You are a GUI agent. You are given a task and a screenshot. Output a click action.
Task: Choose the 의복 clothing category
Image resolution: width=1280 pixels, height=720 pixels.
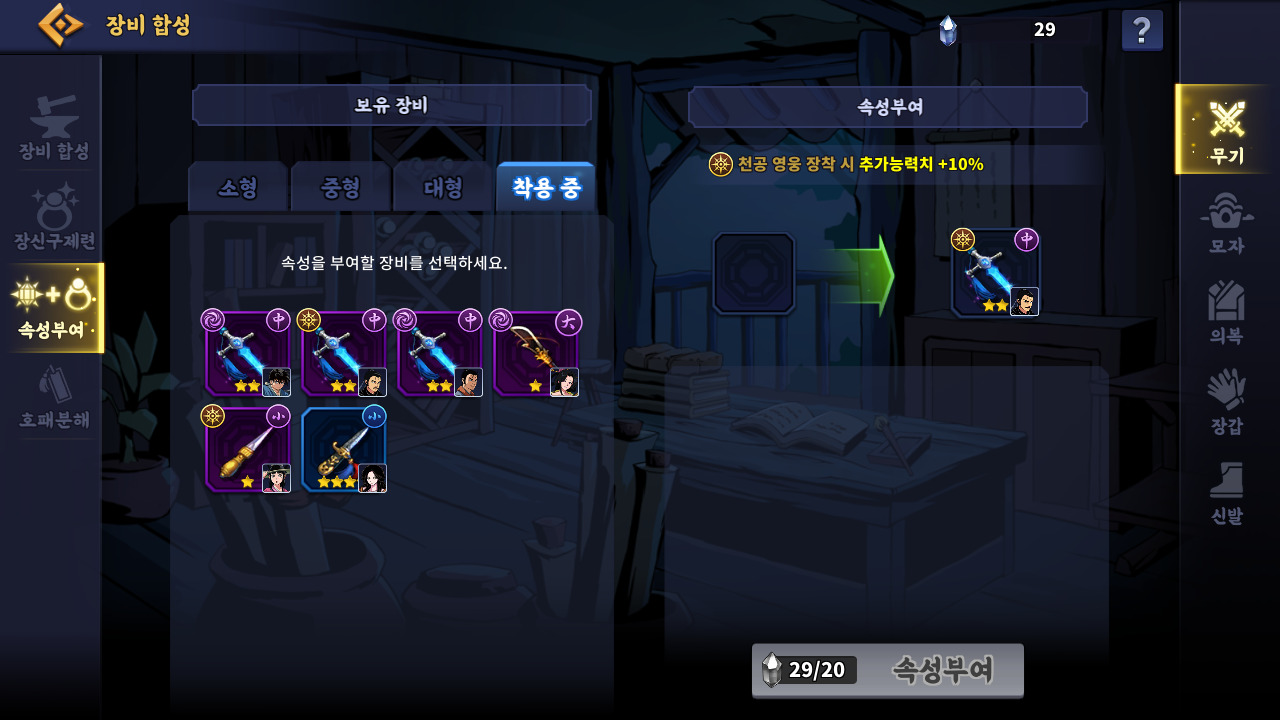tap(1226, 313)
